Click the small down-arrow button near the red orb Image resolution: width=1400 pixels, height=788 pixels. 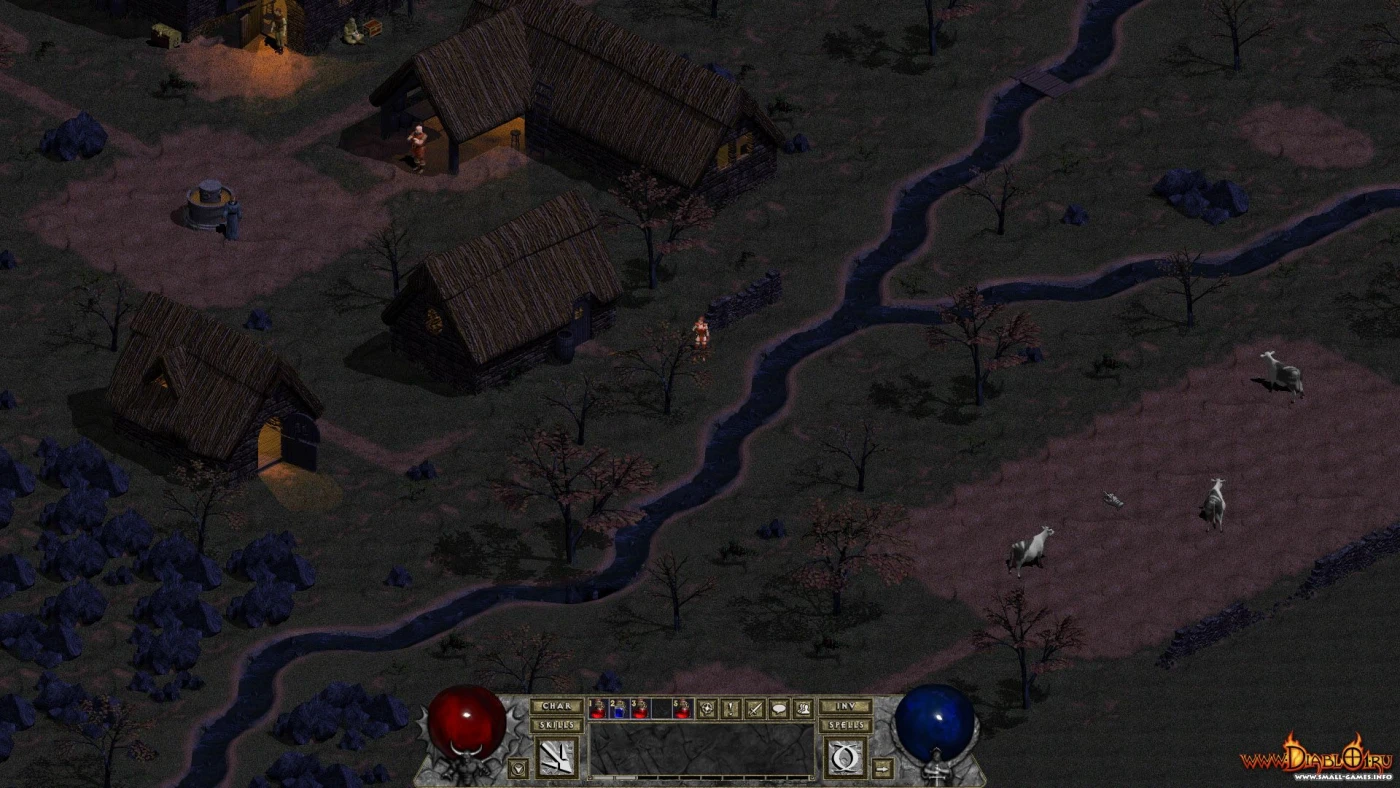pyautogui.click(x=517, y=768)
